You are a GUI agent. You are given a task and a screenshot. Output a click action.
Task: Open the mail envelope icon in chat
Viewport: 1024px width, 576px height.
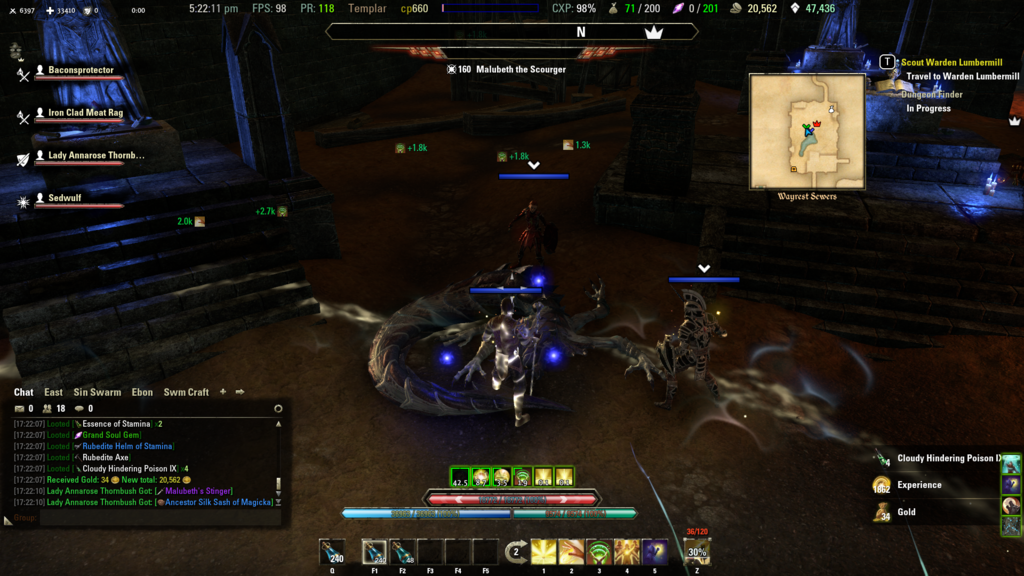(19, 408)
